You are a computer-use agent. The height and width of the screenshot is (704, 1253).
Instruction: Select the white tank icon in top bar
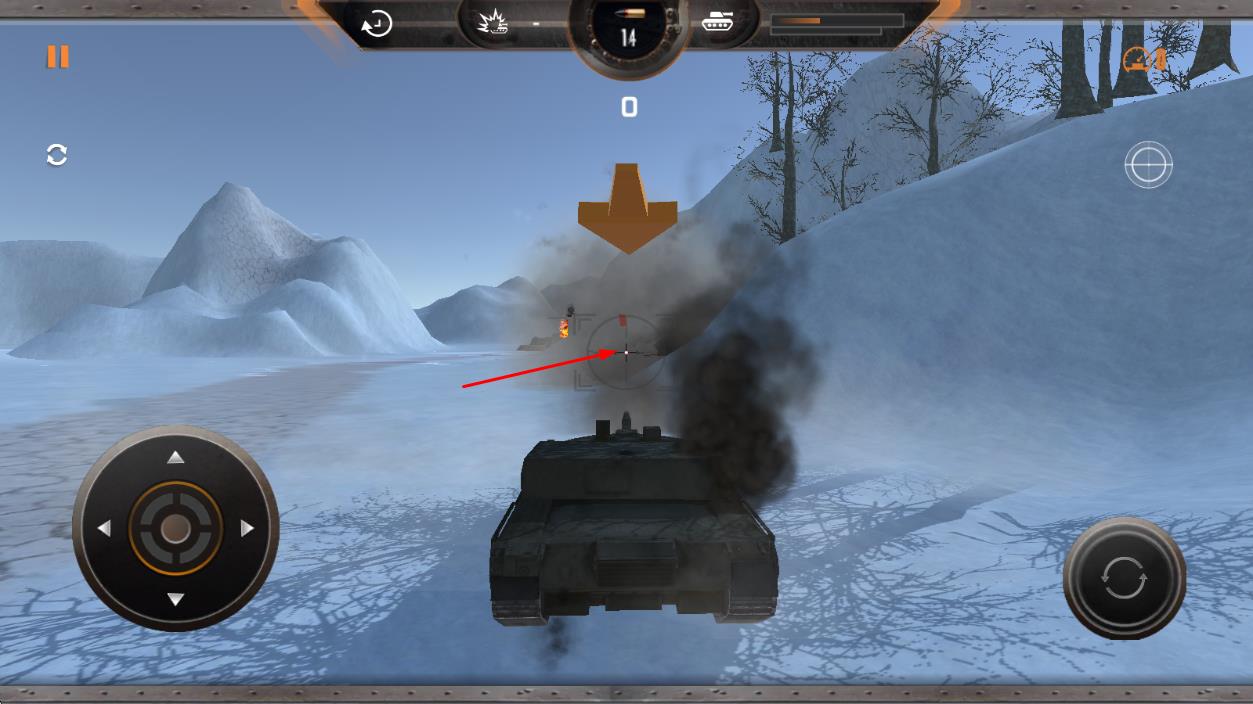[x=717, y=22]
